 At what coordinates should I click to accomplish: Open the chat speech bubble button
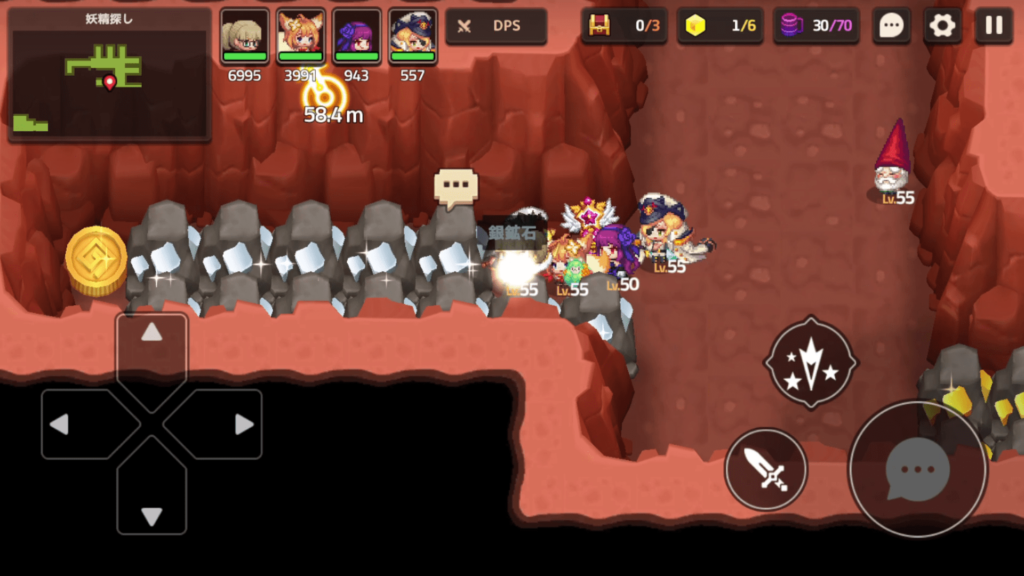tap(890, 26)
